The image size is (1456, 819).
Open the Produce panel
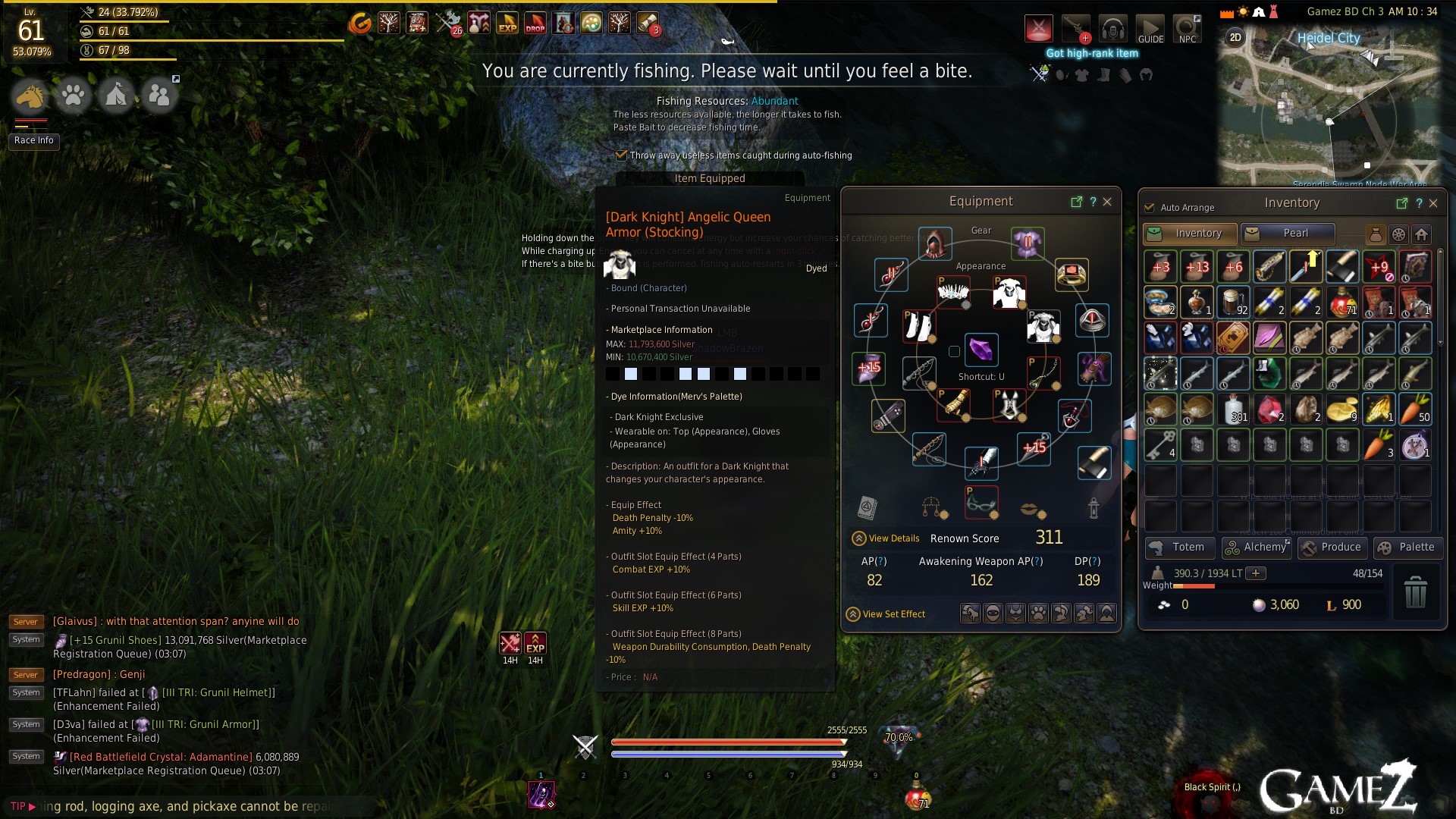tap(1332, 548)
